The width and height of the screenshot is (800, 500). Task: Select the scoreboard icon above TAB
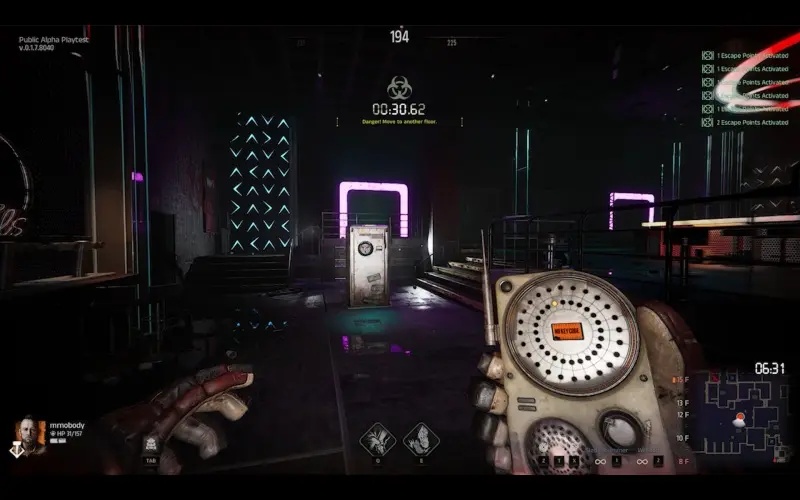150,443
